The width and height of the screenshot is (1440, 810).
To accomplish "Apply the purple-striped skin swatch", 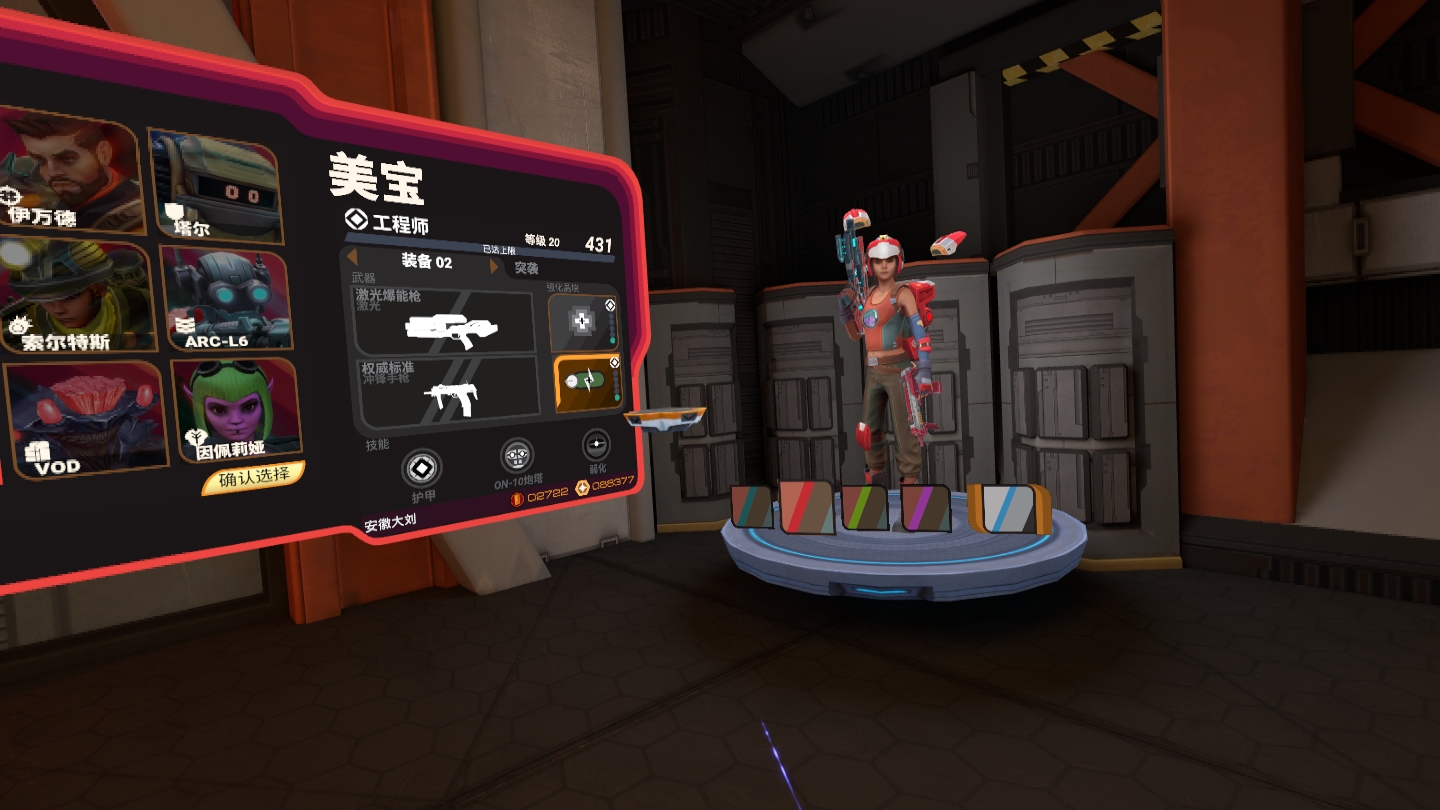I will click(925, 508).
